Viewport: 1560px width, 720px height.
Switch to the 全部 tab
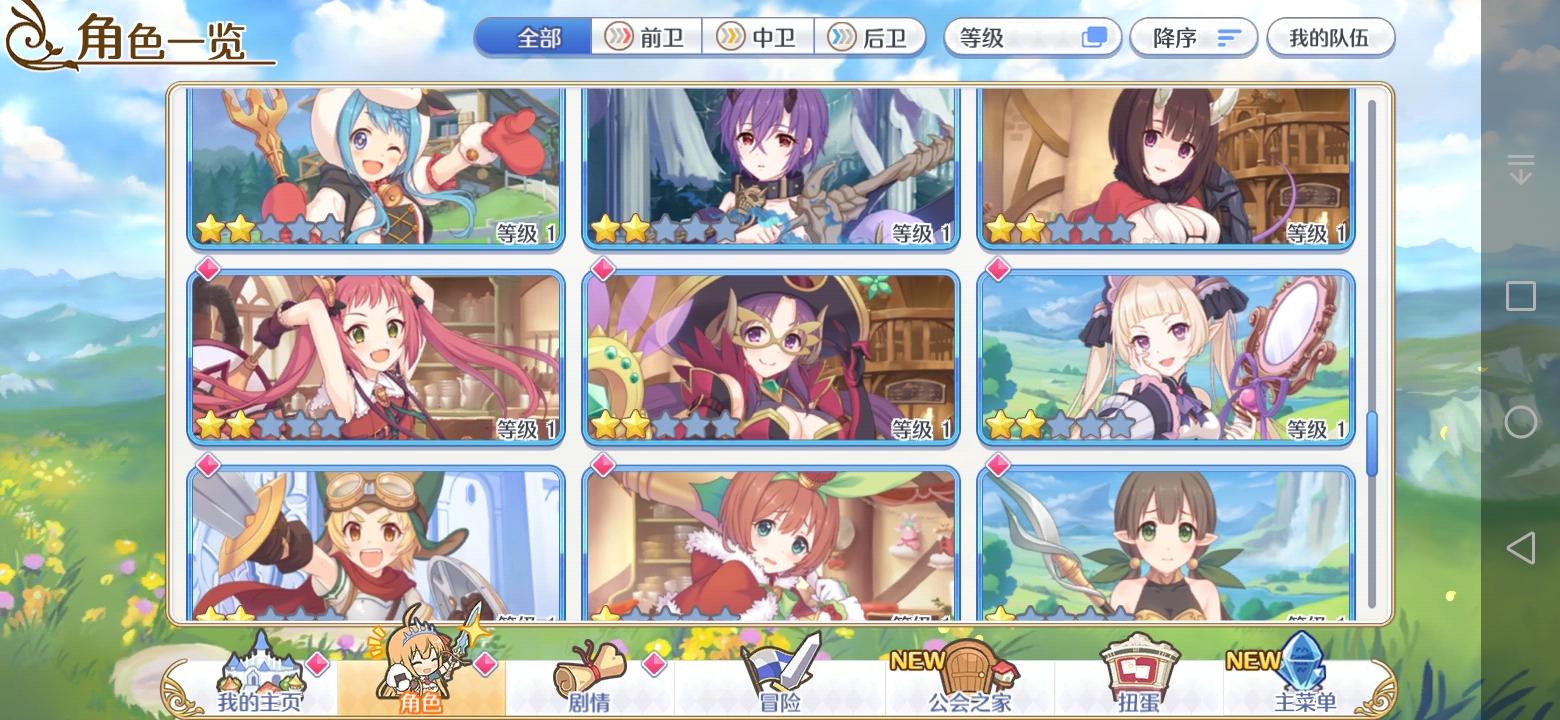[533, 36]
